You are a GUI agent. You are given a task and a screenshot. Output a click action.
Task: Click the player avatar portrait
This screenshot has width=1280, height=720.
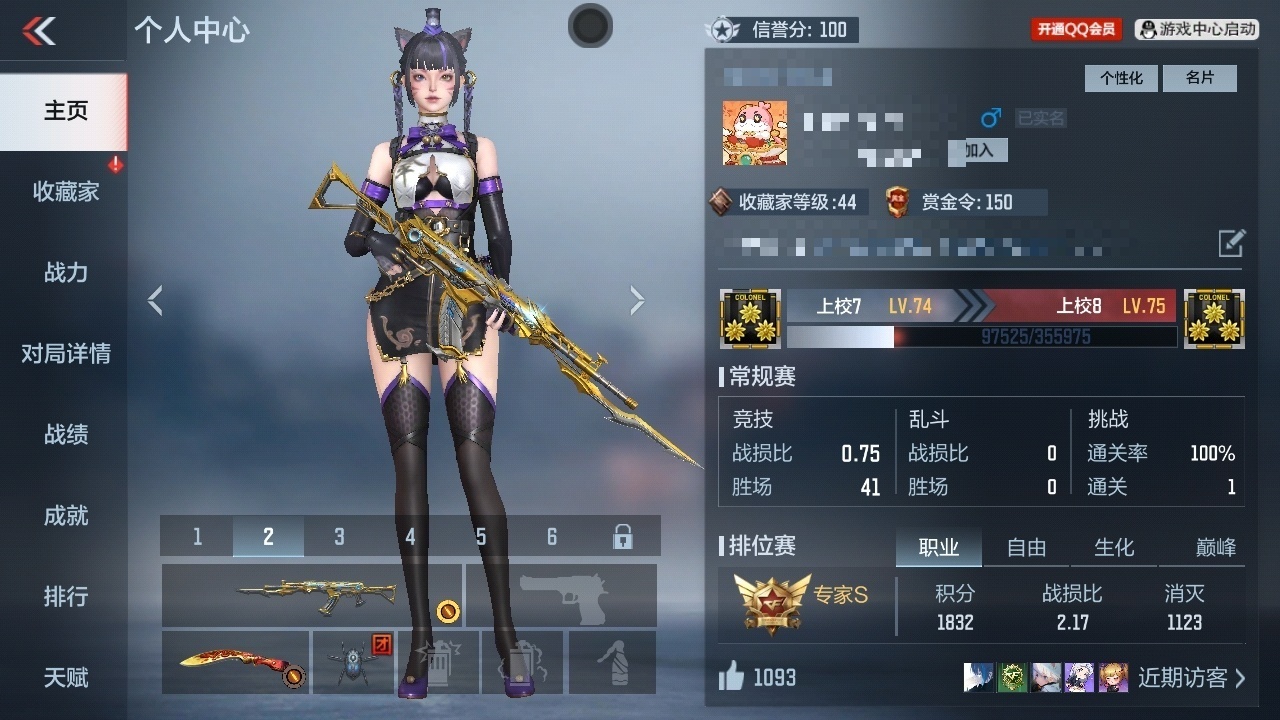click(x=753, y=133)
